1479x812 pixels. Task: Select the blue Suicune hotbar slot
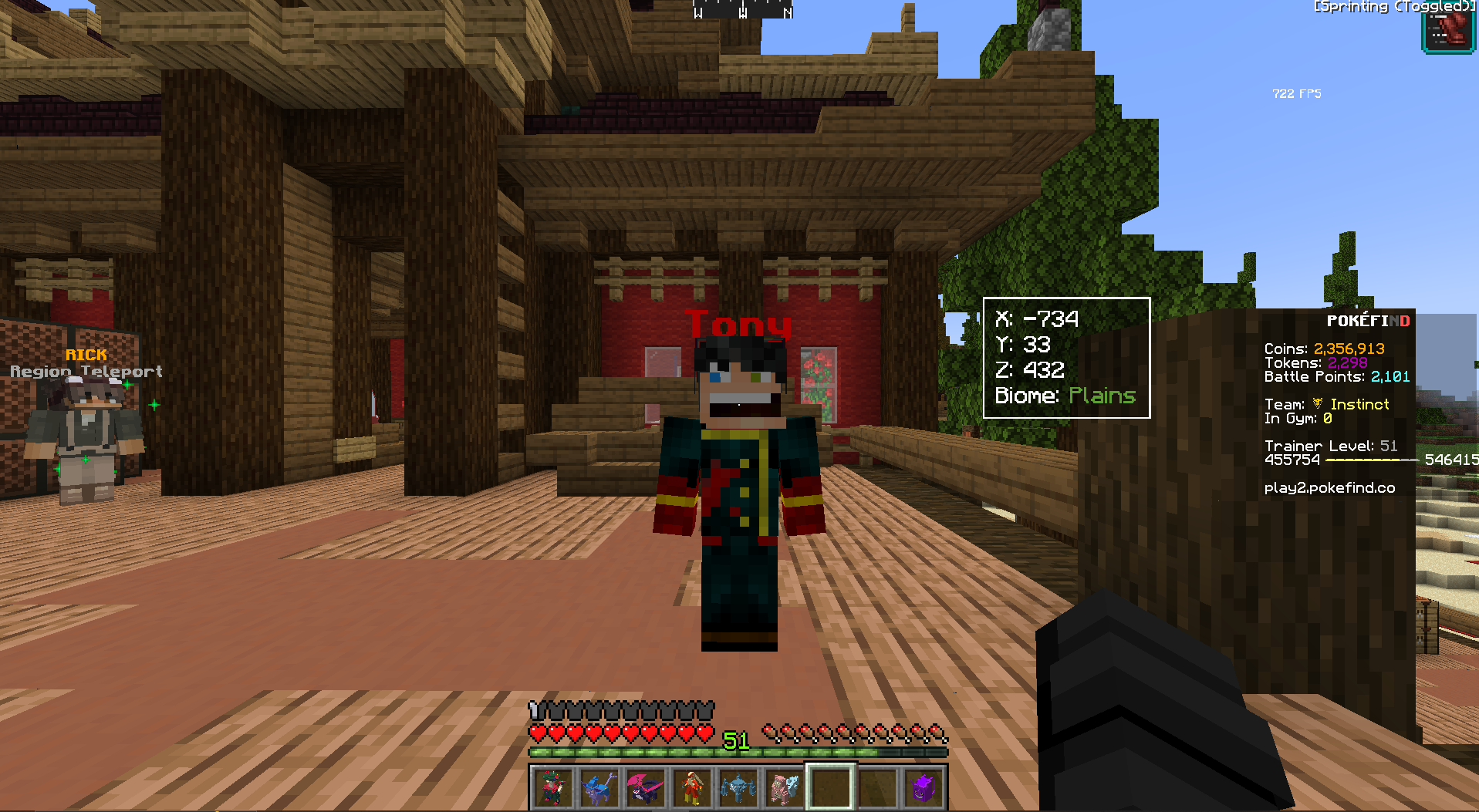(x=599, y=787)
